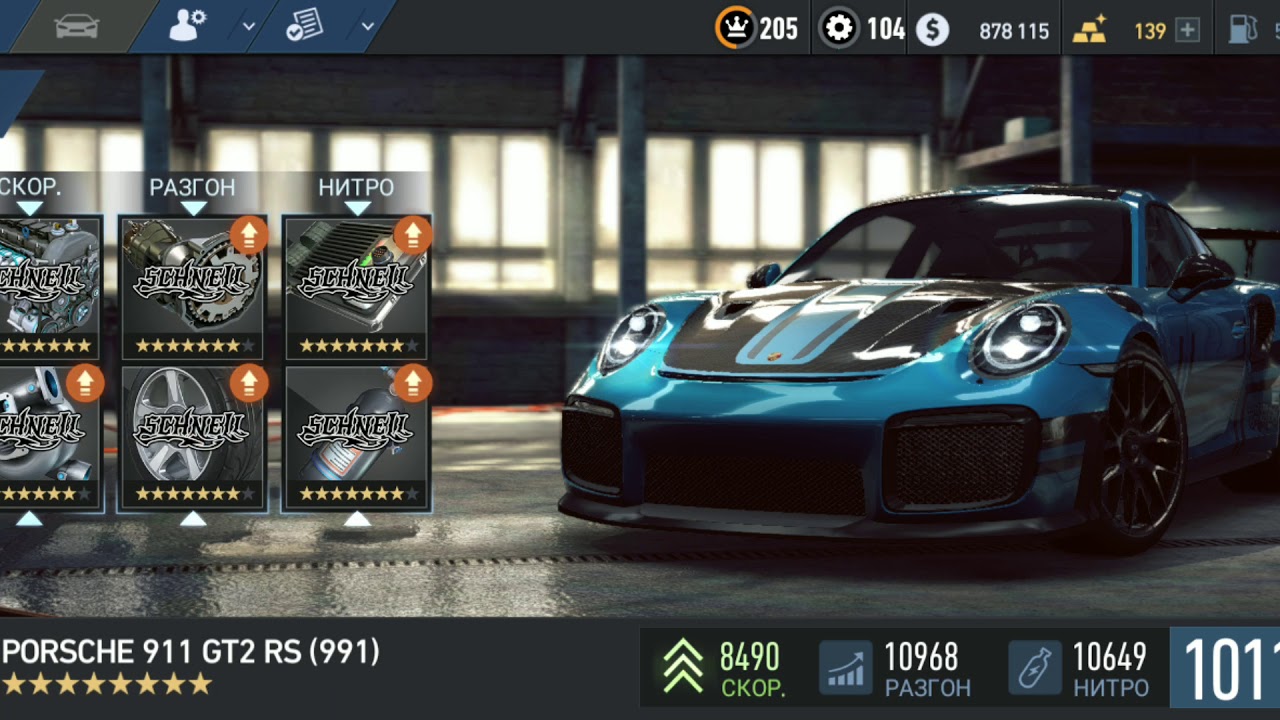Select the gearbox part under РАЗГОН
This screenshot has width=1280, height=720.
tap(192, 286)
